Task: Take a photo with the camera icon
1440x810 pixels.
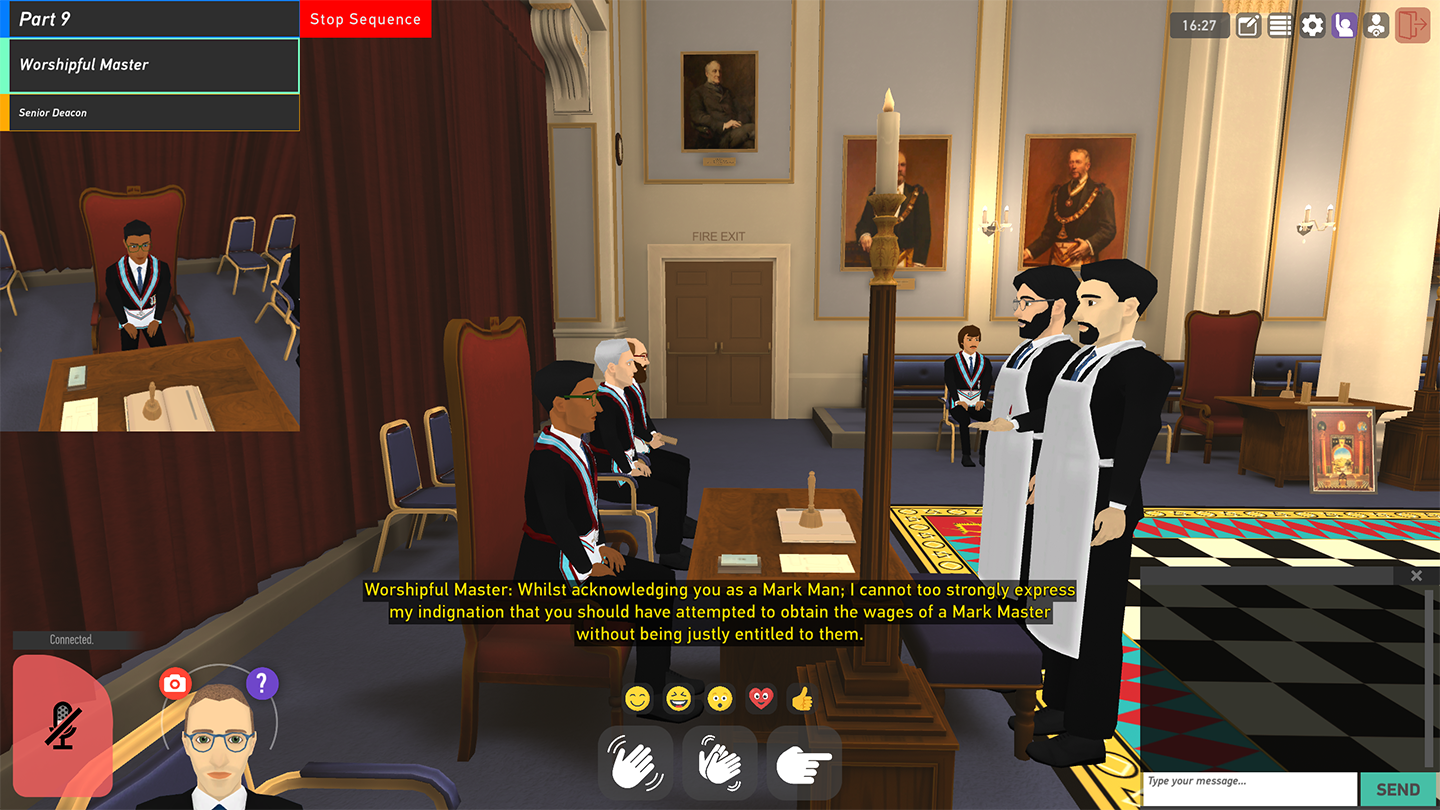Action: pos(175,684)
